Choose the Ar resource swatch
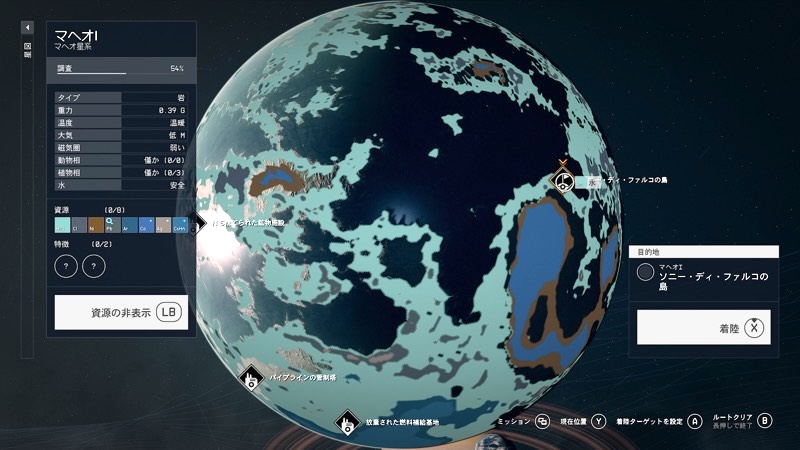The height and width of the screenshot is (450, 800). coord(130,225)
